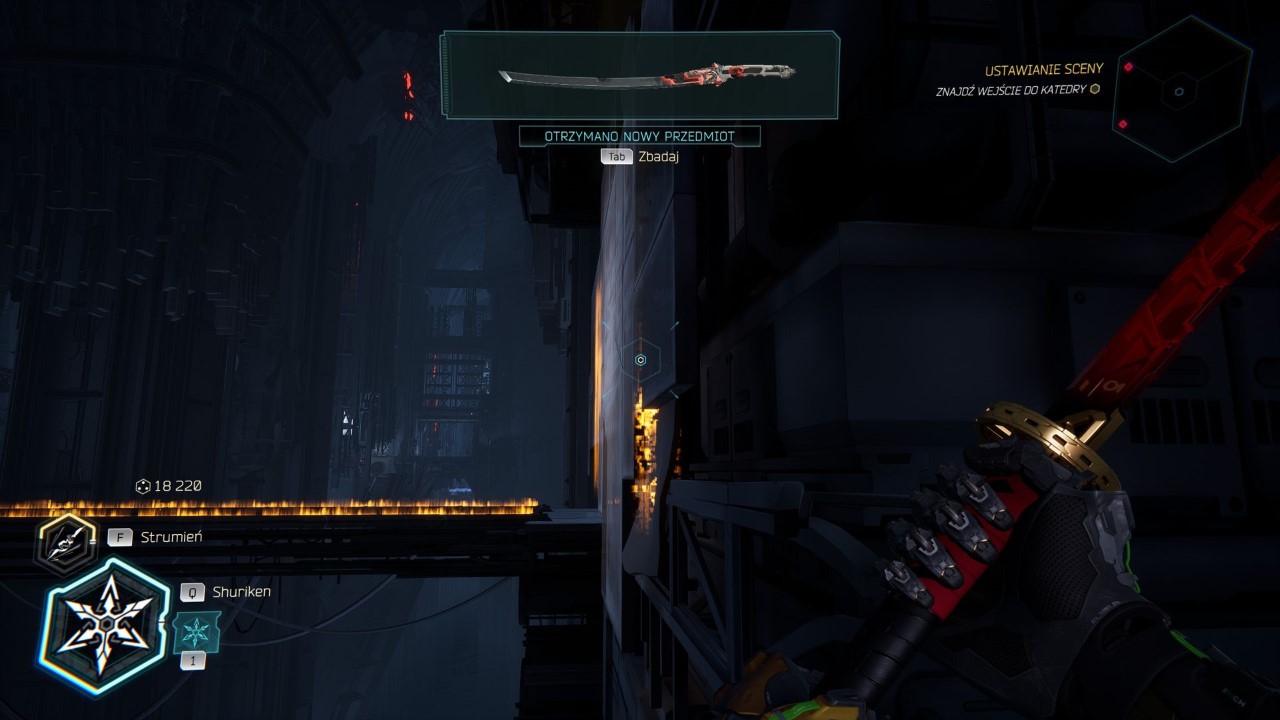1280x720 pixels.
Task: Click the OTRZYMANO NOWY PRZEDMIOT banner
Action: (638, 134)
